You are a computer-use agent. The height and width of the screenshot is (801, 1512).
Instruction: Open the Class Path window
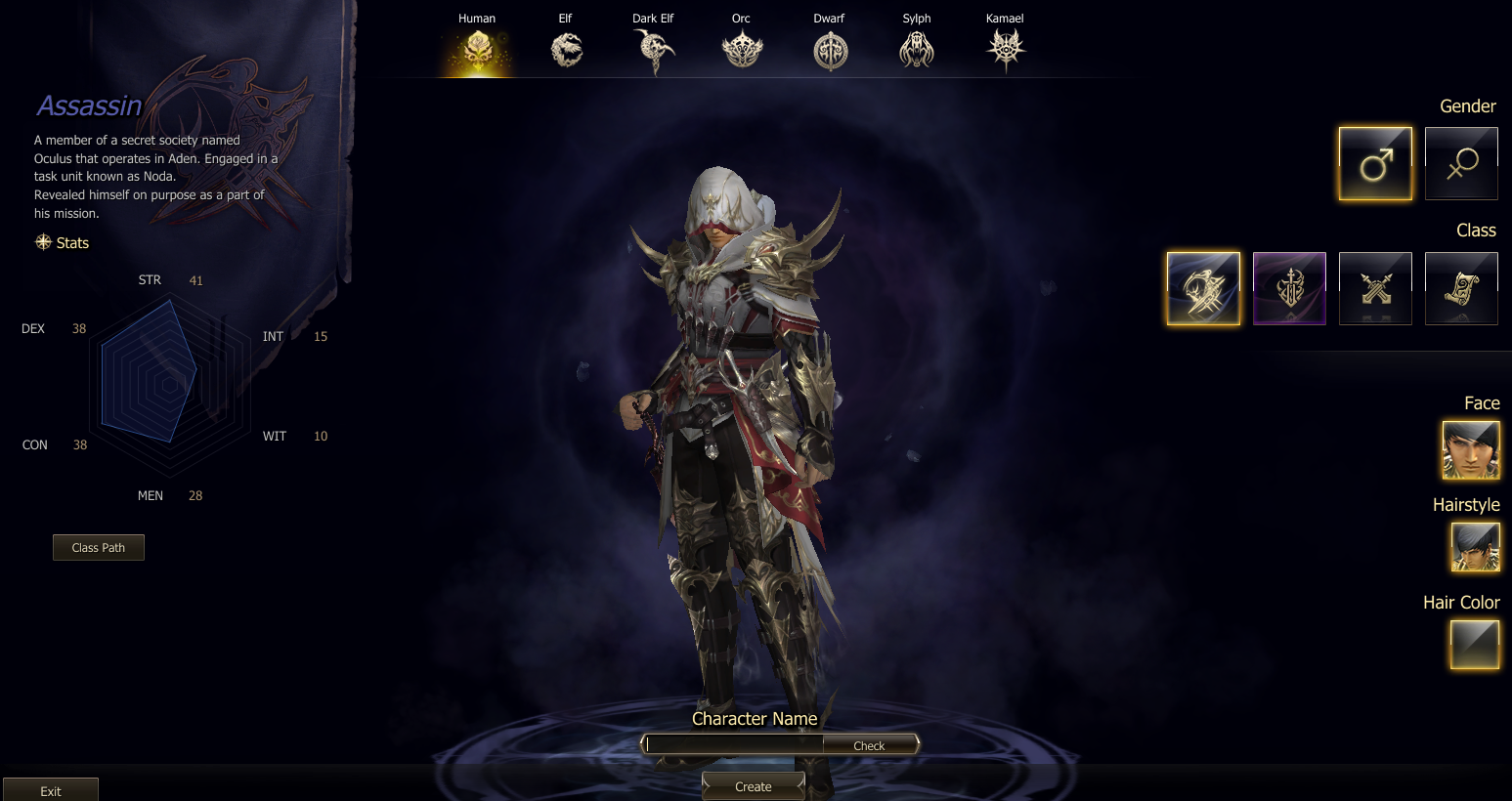click(x=99, y=548)
